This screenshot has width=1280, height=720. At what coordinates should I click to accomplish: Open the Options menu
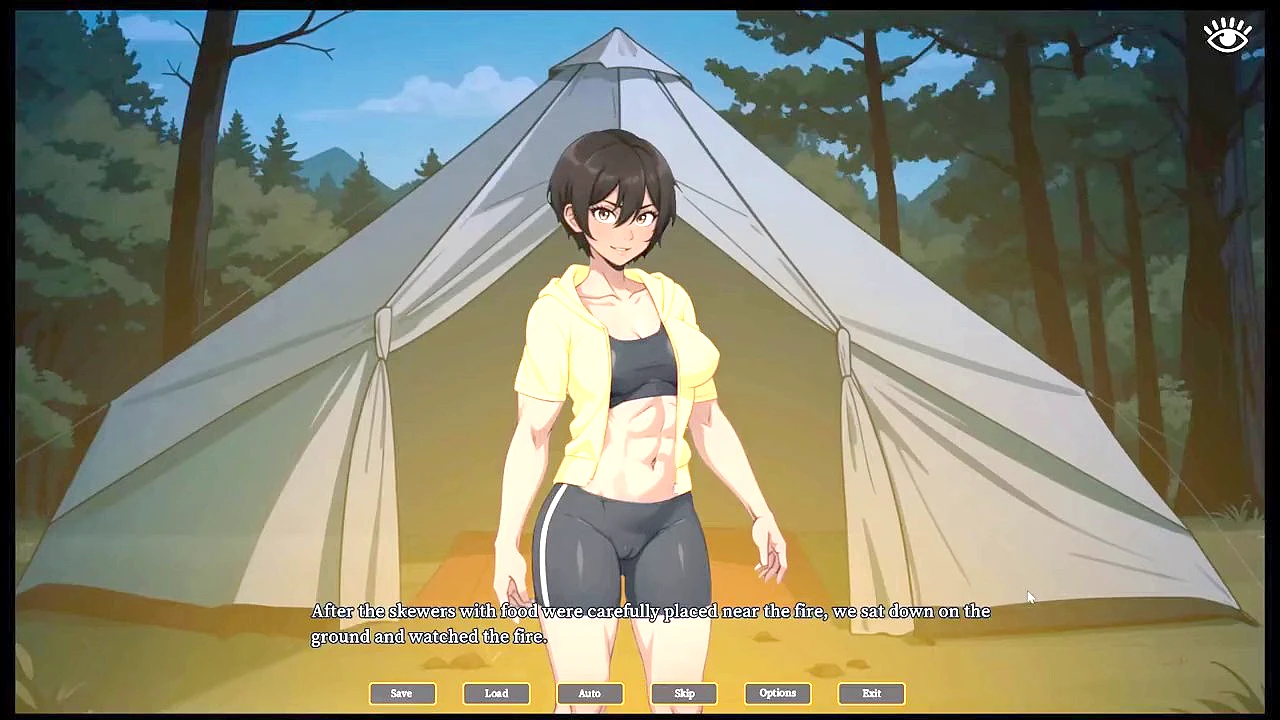tap(777, 693)
